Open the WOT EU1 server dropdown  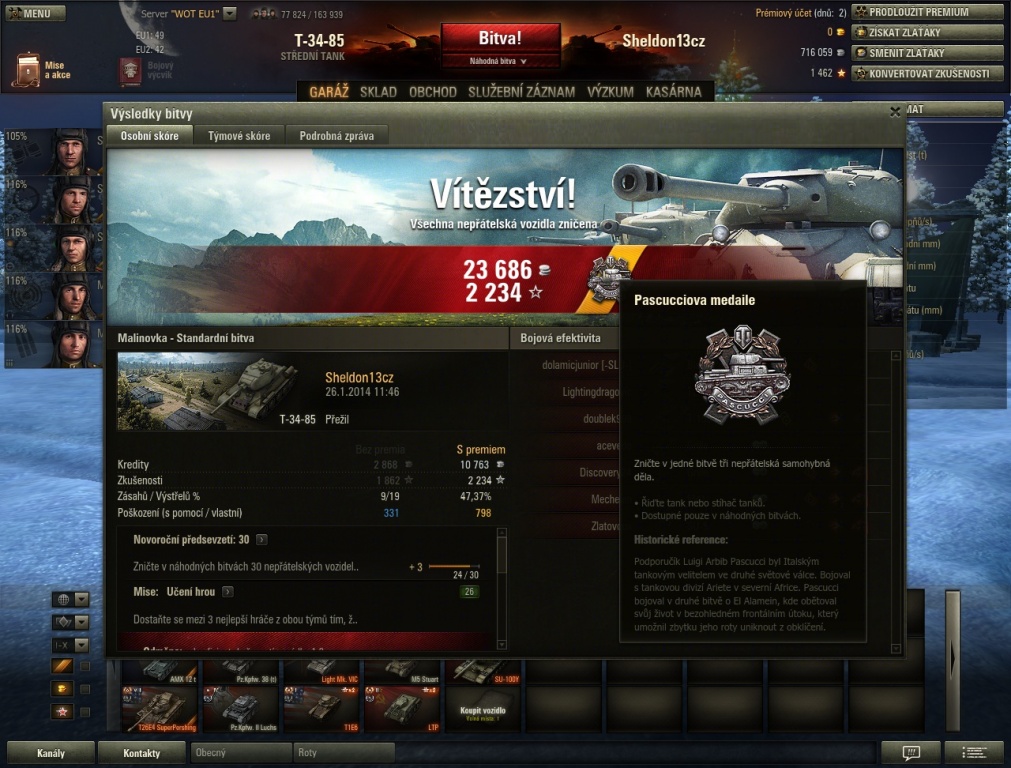(x=229, y=14)
